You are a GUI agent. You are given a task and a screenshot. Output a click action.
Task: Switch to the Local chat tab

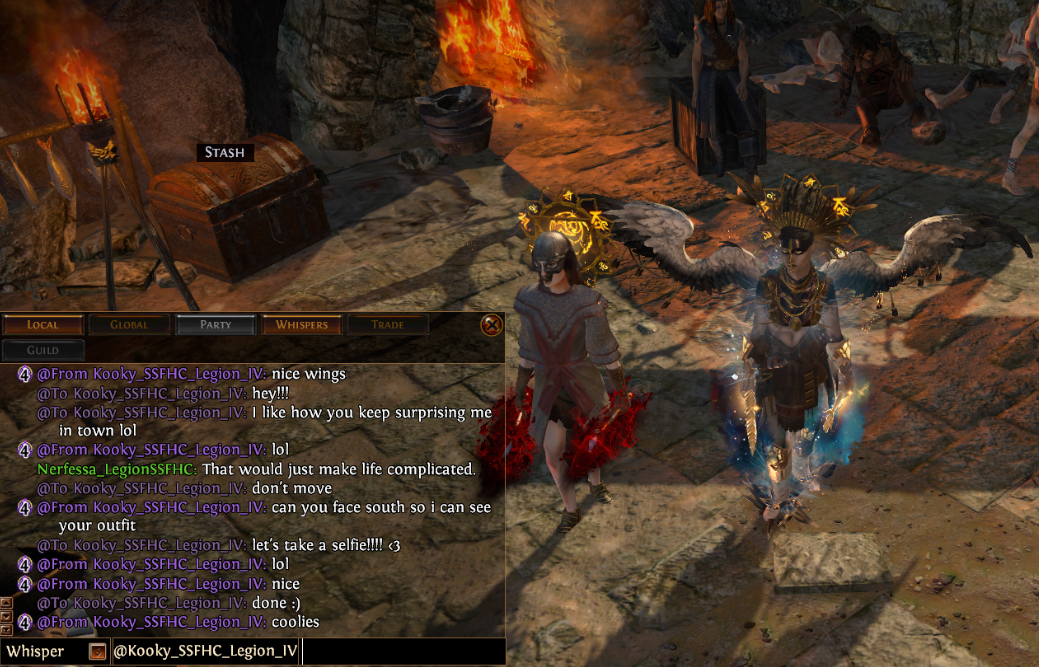(43, 325)
